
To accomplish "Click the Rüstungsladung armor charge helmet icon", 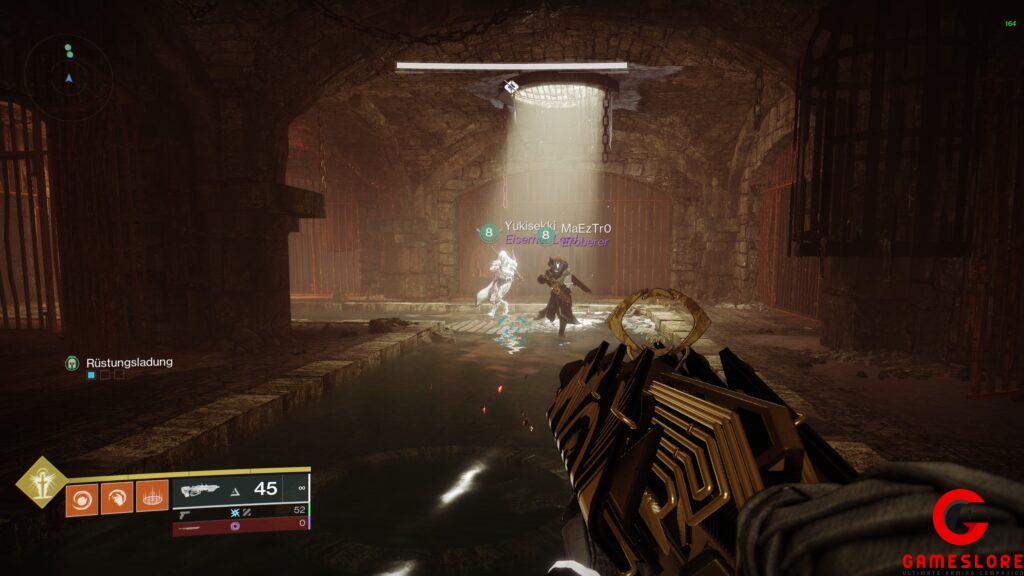I will [x=72, y=362].
